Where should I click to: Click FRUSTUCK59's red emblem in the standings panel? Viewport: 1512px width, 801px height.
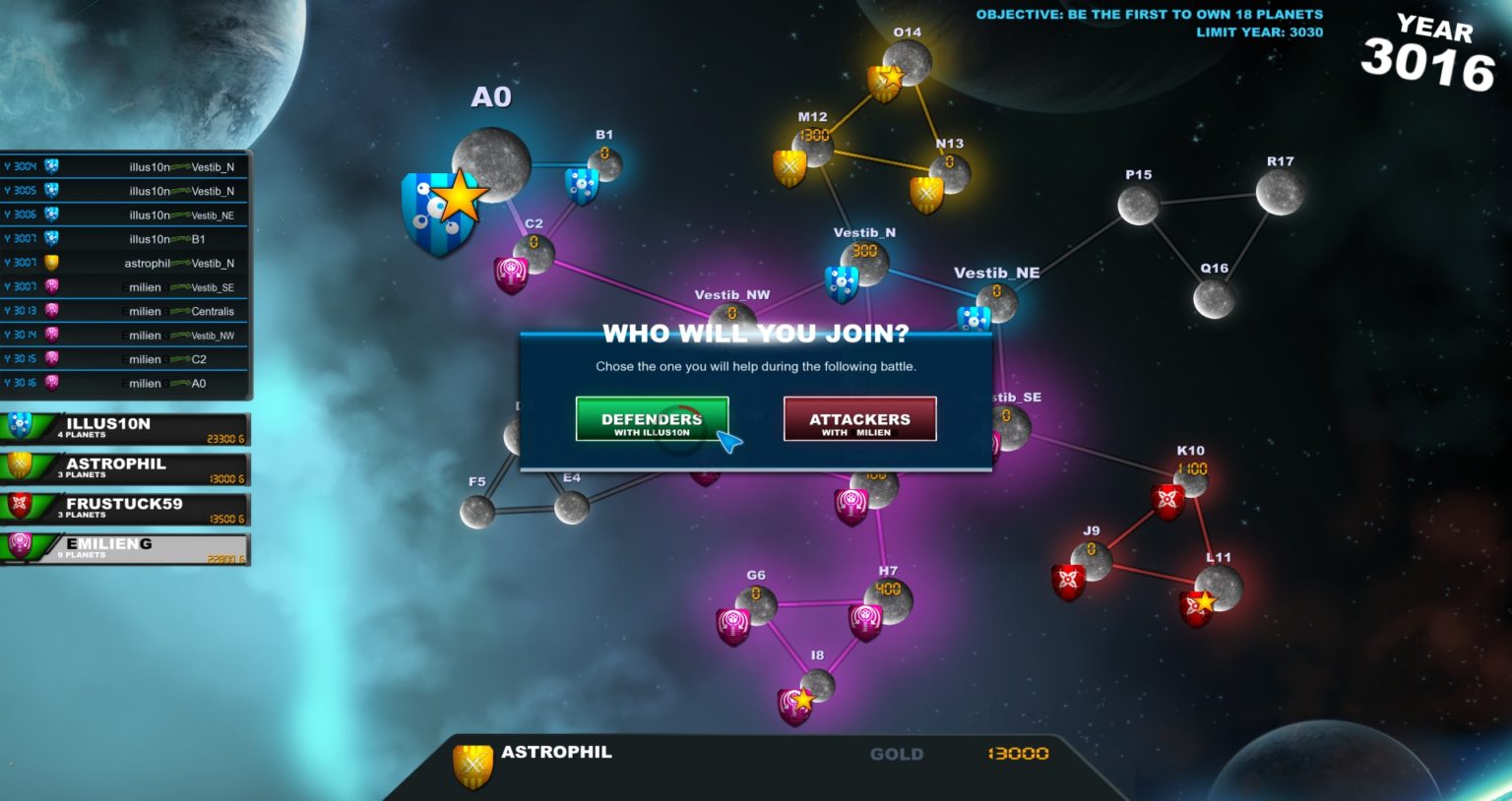point(17,504)
